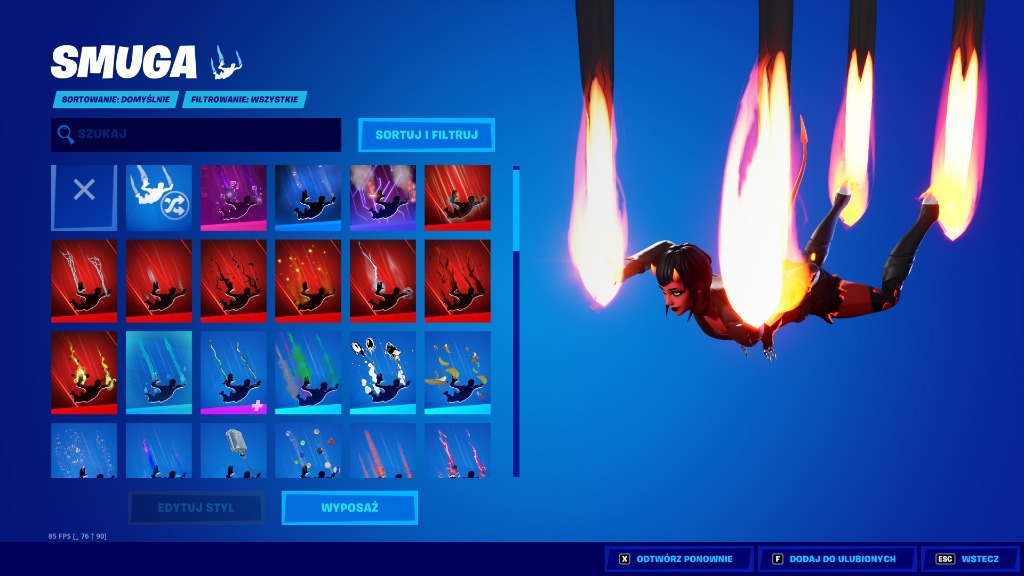Choose the contrail tile with pink plus
This screenshot has width=1024, height=576.
point(234,372)
